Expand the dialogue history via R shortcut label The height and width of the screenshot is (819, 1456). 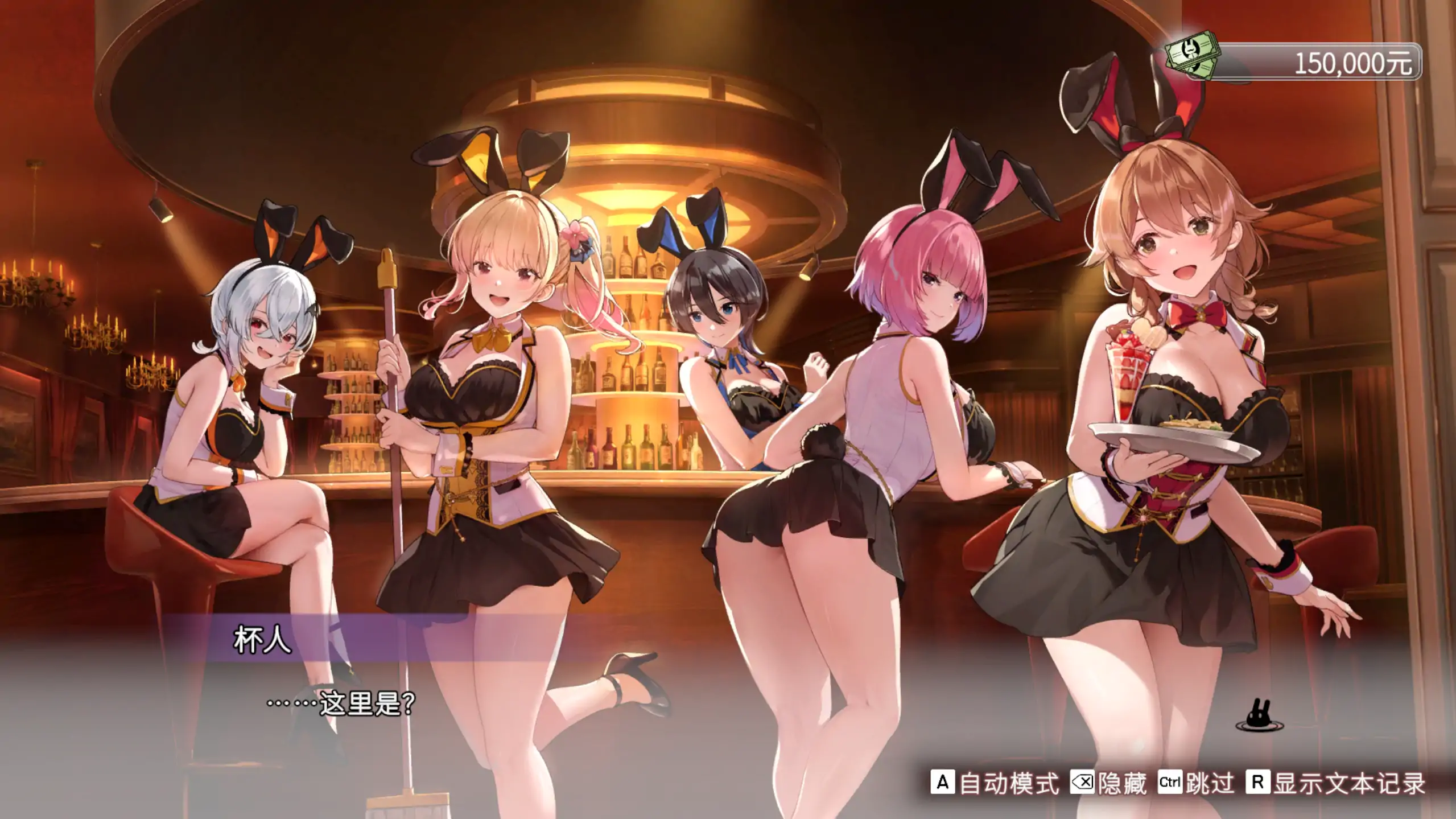[x=1257, y=782]
